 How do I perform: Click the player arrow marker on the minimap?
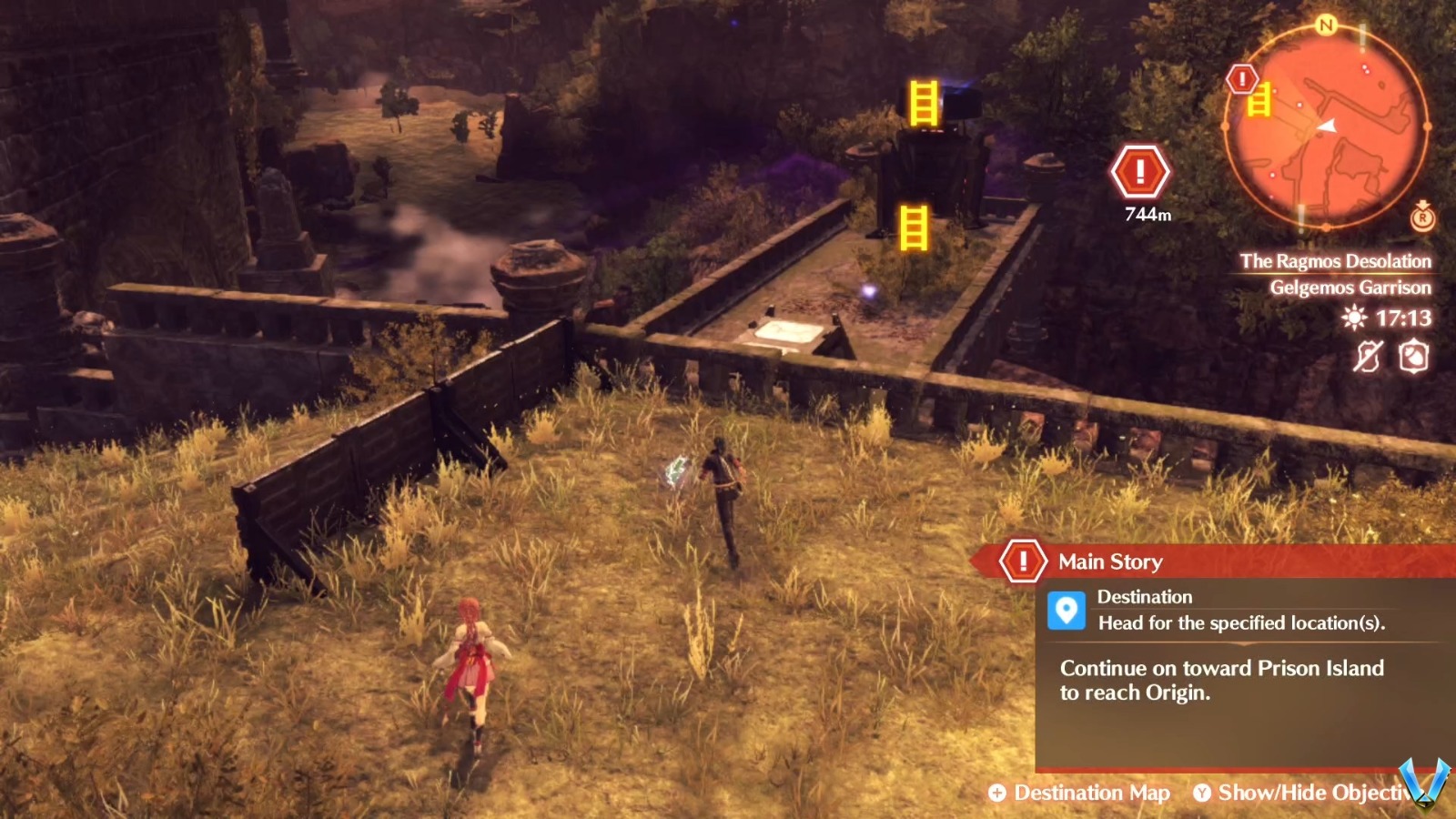coord(1328,126)
